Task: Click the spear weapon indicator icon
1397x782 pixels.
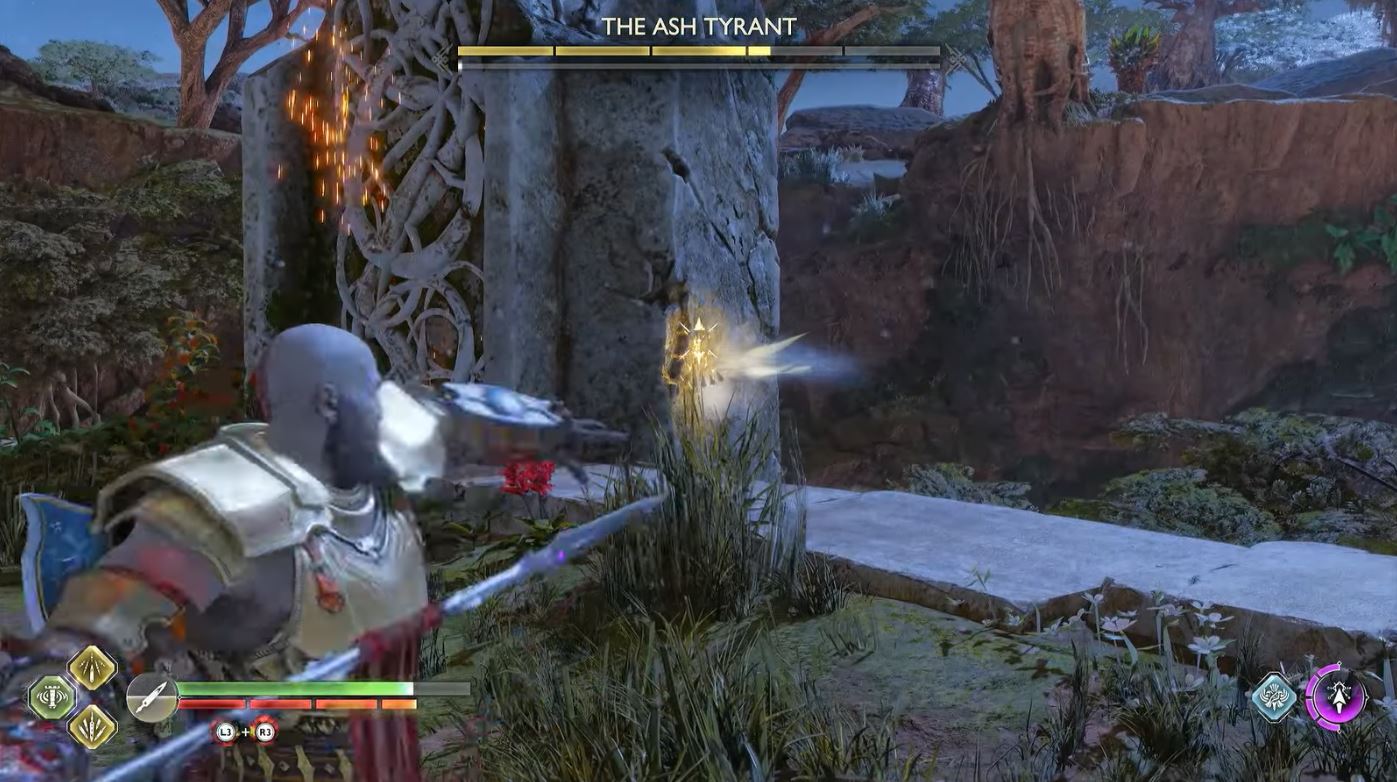Action: pyautogui.click(x=153, y=697)
